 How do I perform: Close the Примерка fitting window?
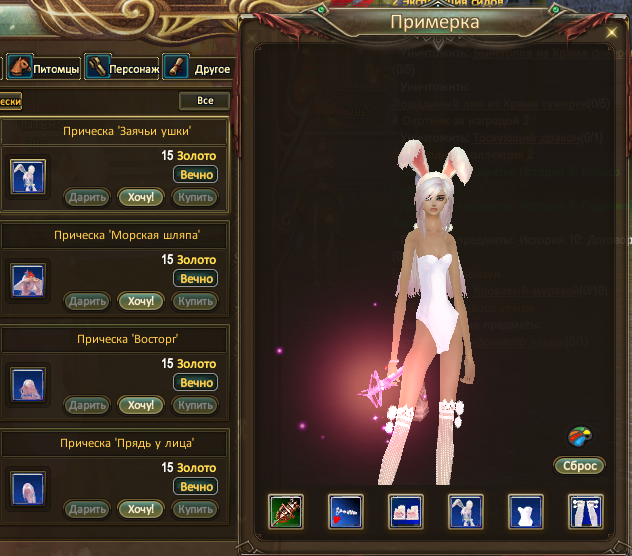pos(611,33)
